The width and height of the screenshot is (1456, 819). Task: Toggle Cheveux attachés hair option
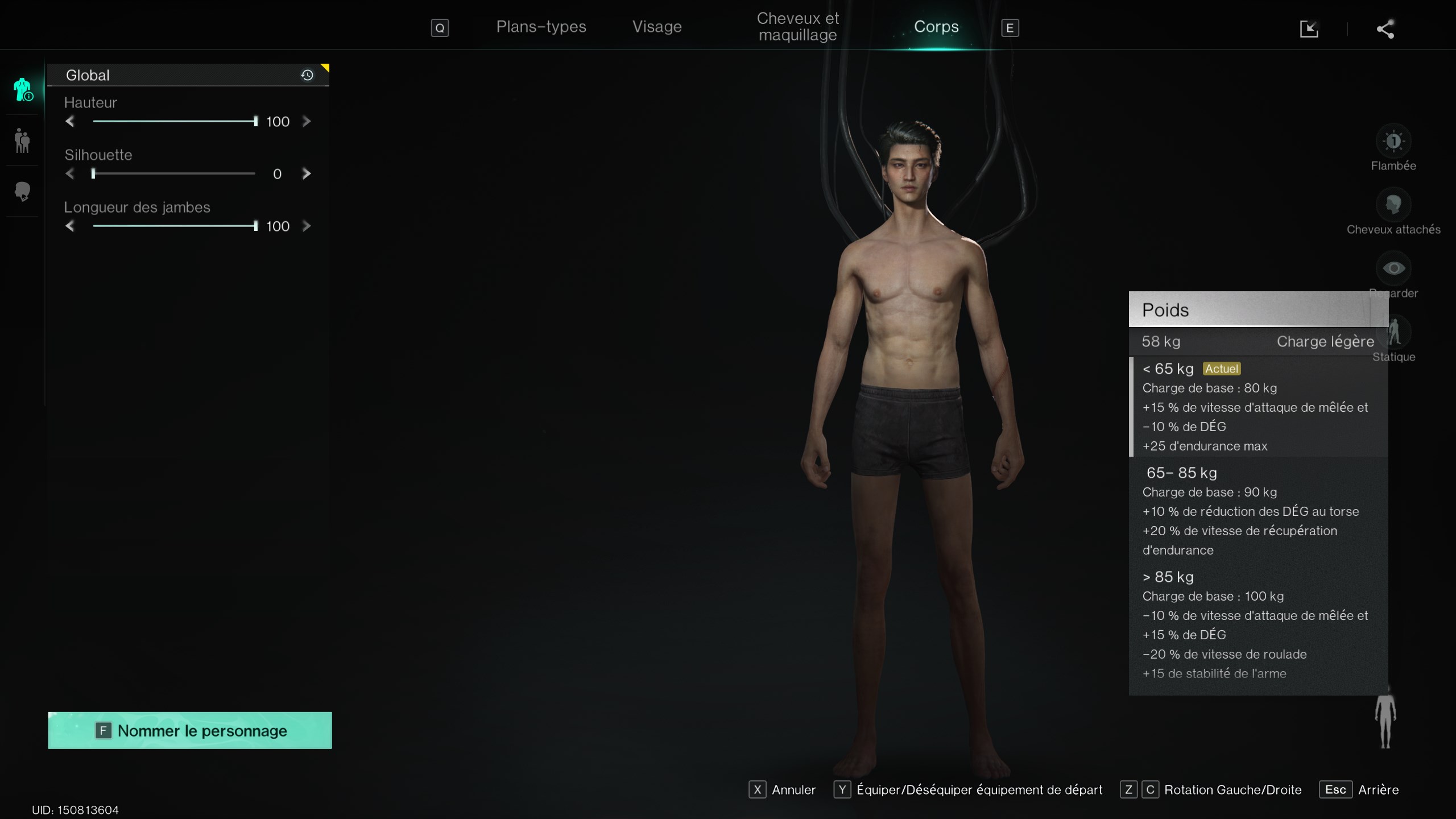[x=1393, y=205]
